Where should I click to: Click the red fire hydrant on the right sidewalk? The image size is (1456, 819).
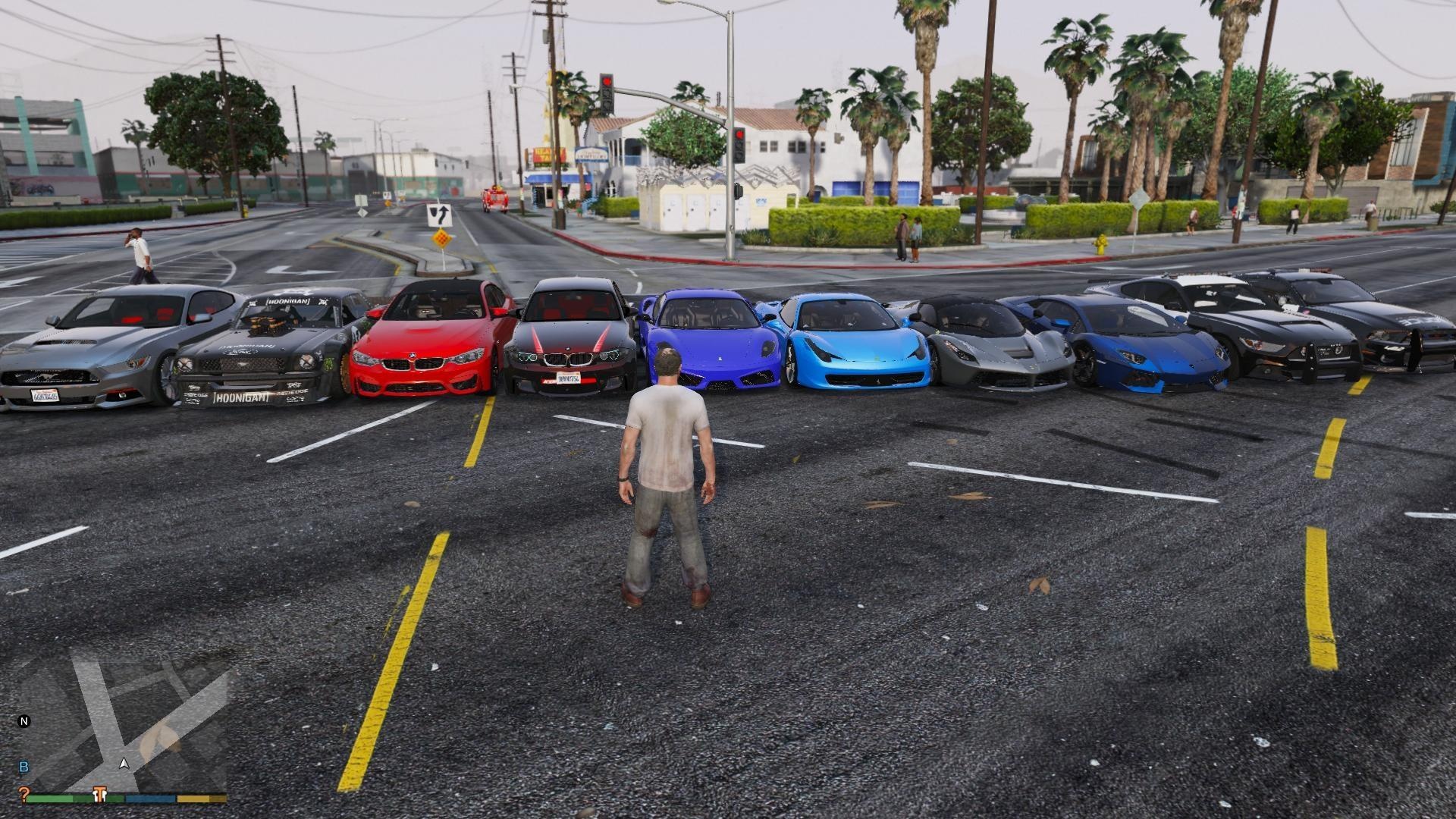(x=1101, y=244)
